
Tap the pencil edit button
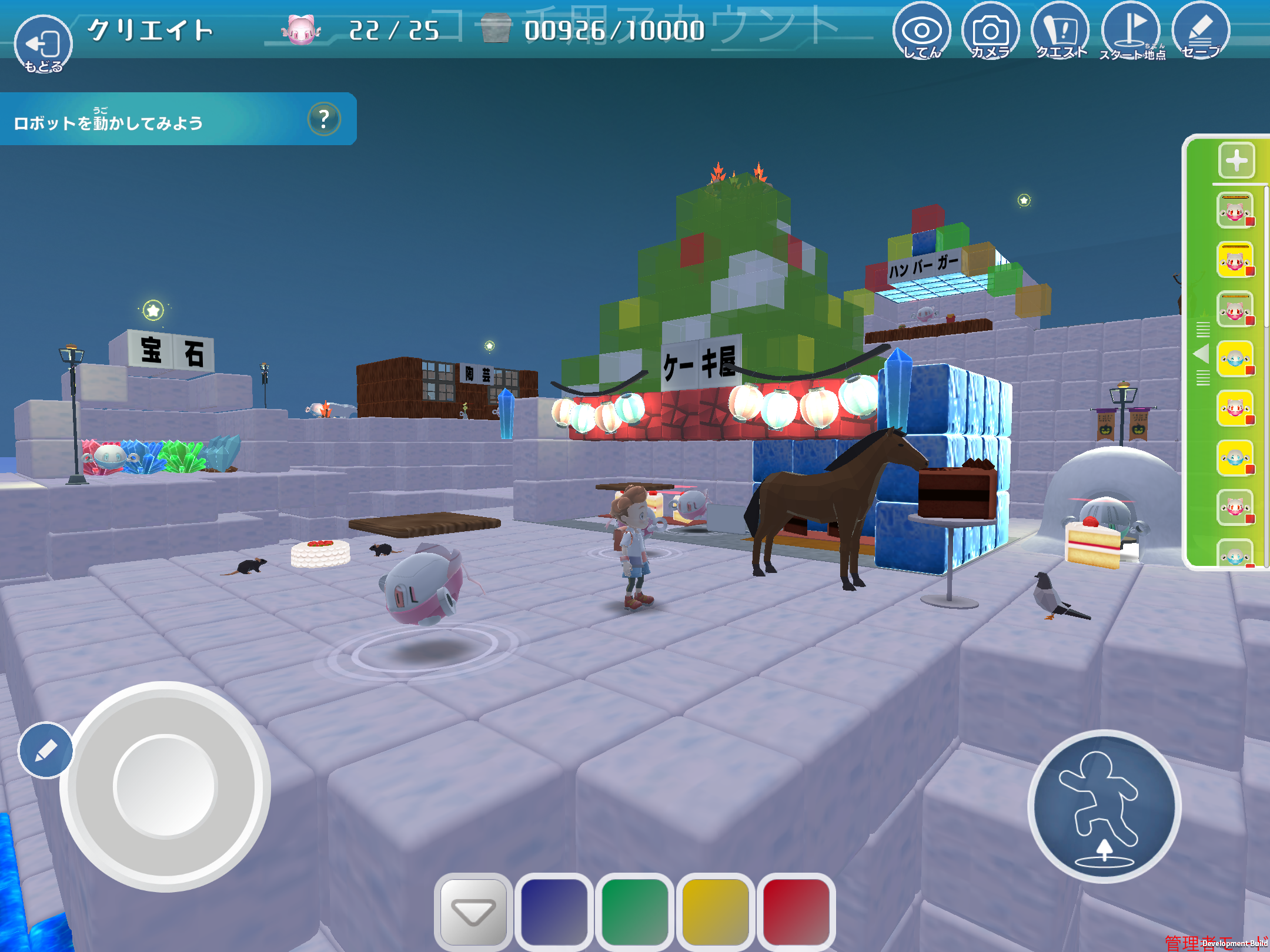(46, 750)
